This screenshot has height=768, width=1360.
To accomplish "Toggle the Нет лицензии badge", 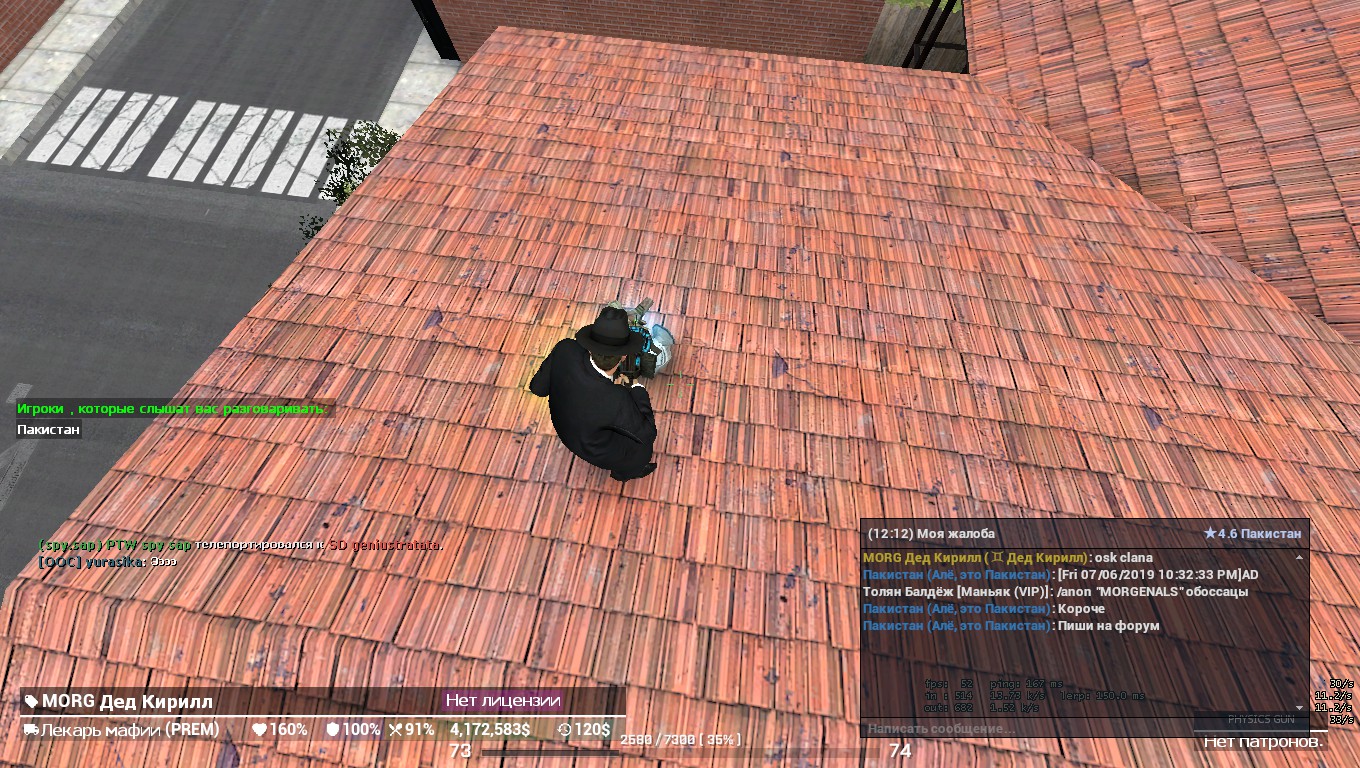I will coord(502,702).
